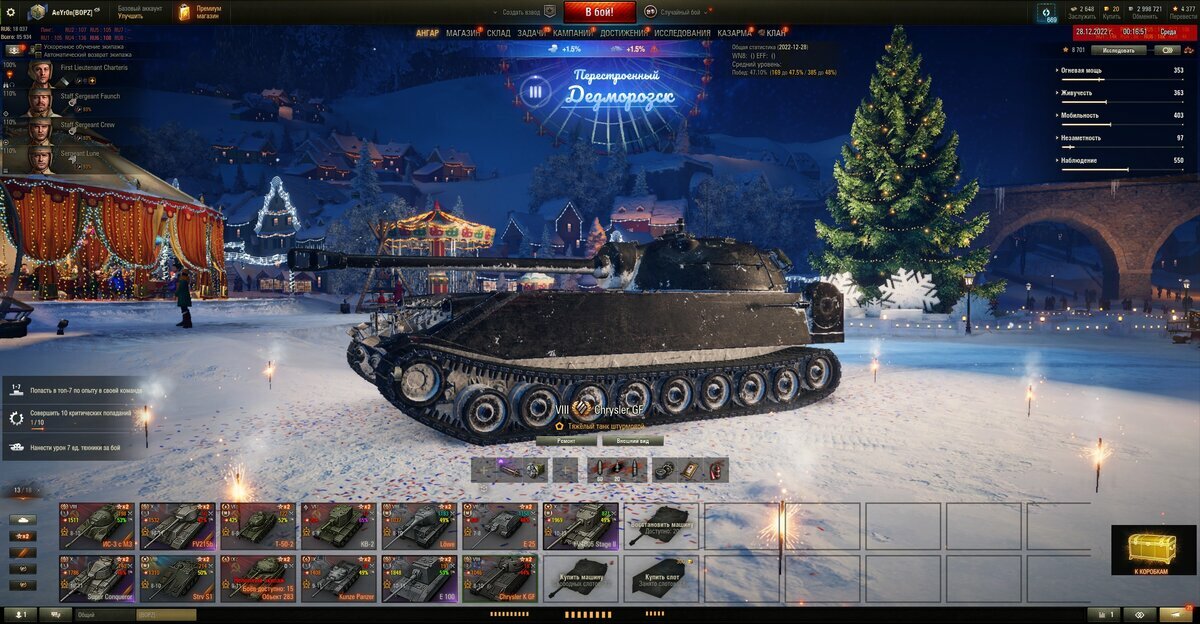Click the Купить слот tile

[661, 579]
